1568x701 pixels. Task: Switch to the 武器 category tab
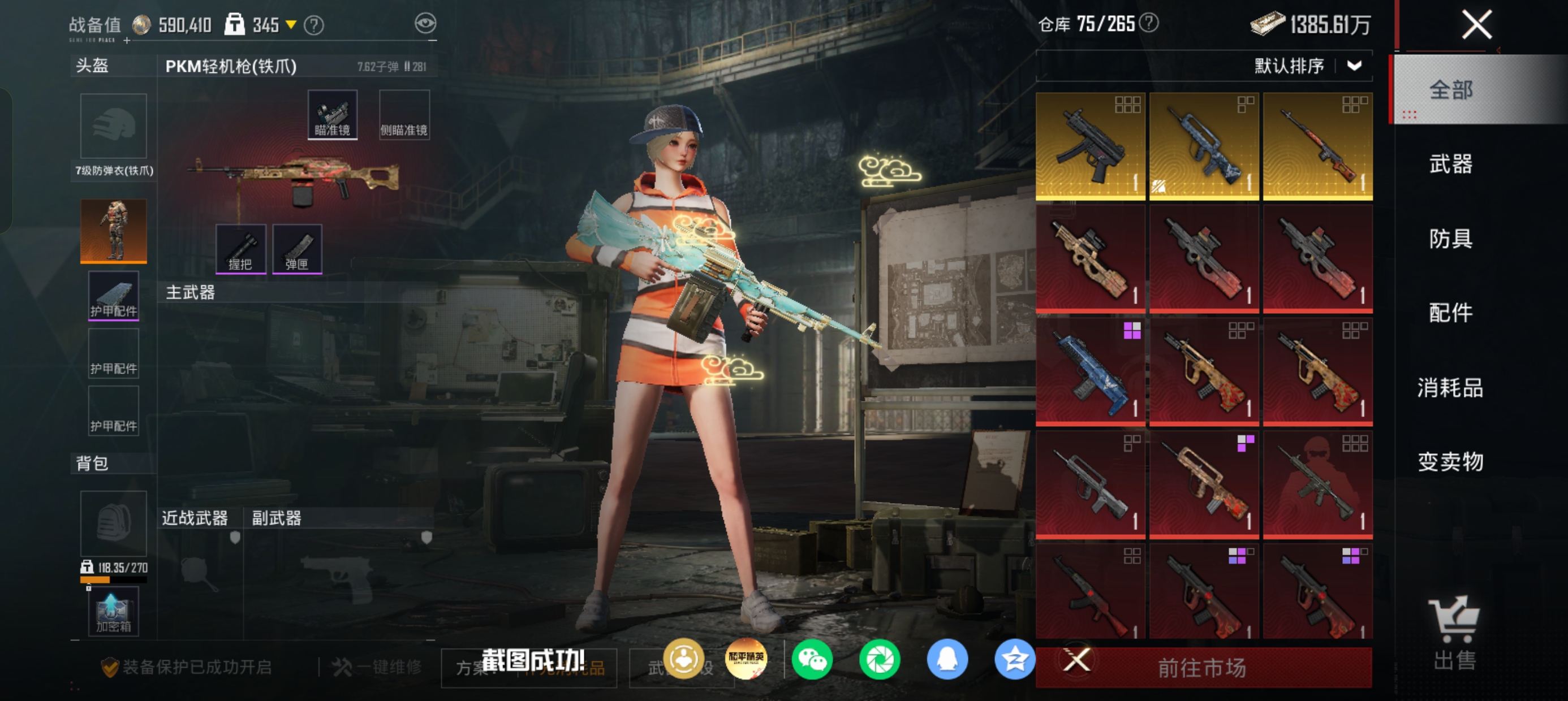click(x=1450, y=165)
